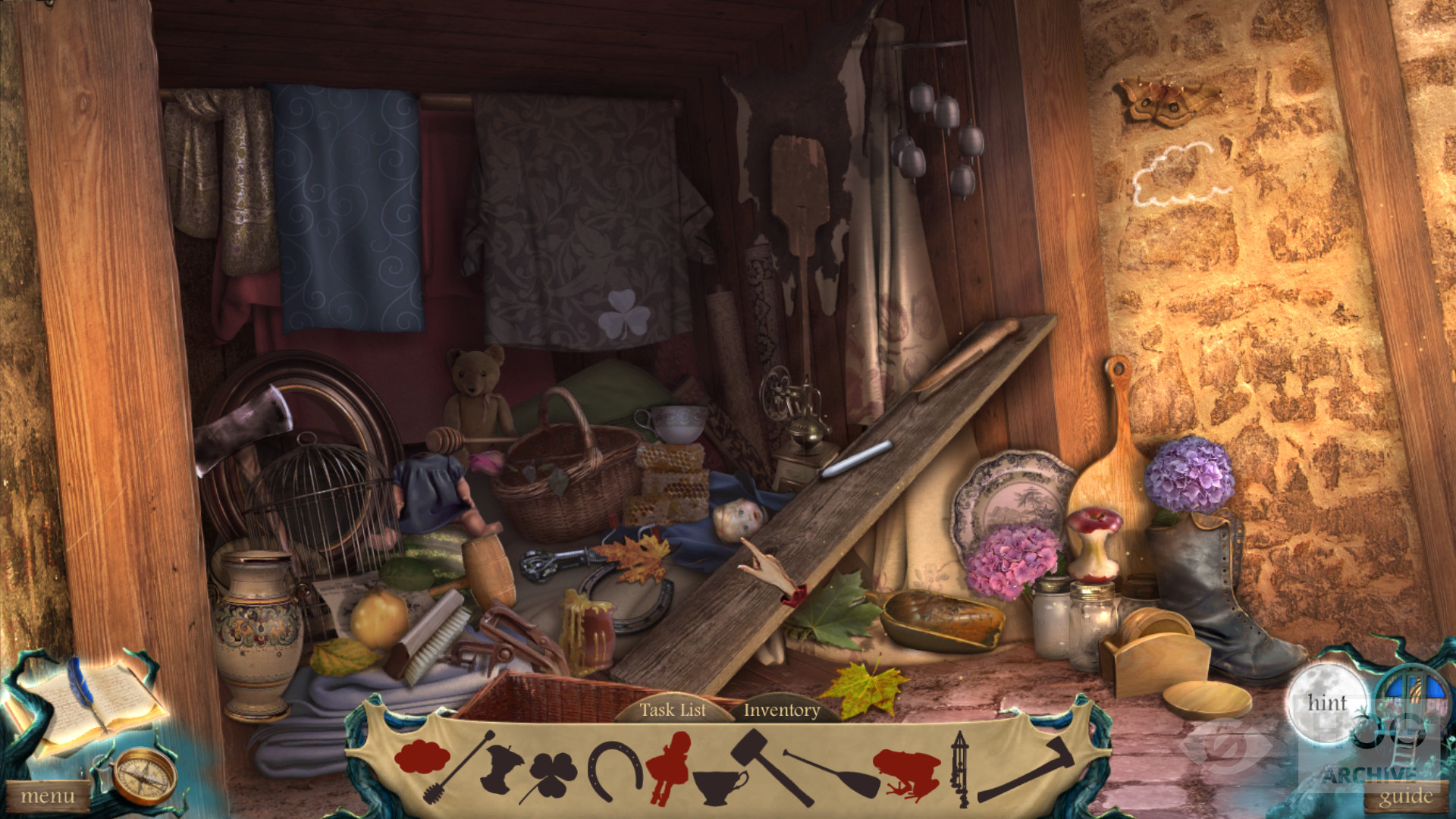Image resolution: width=1456 pixels, height=819 pixels.
Task: Select the red cloud silhouette
Action: [422, 756]
